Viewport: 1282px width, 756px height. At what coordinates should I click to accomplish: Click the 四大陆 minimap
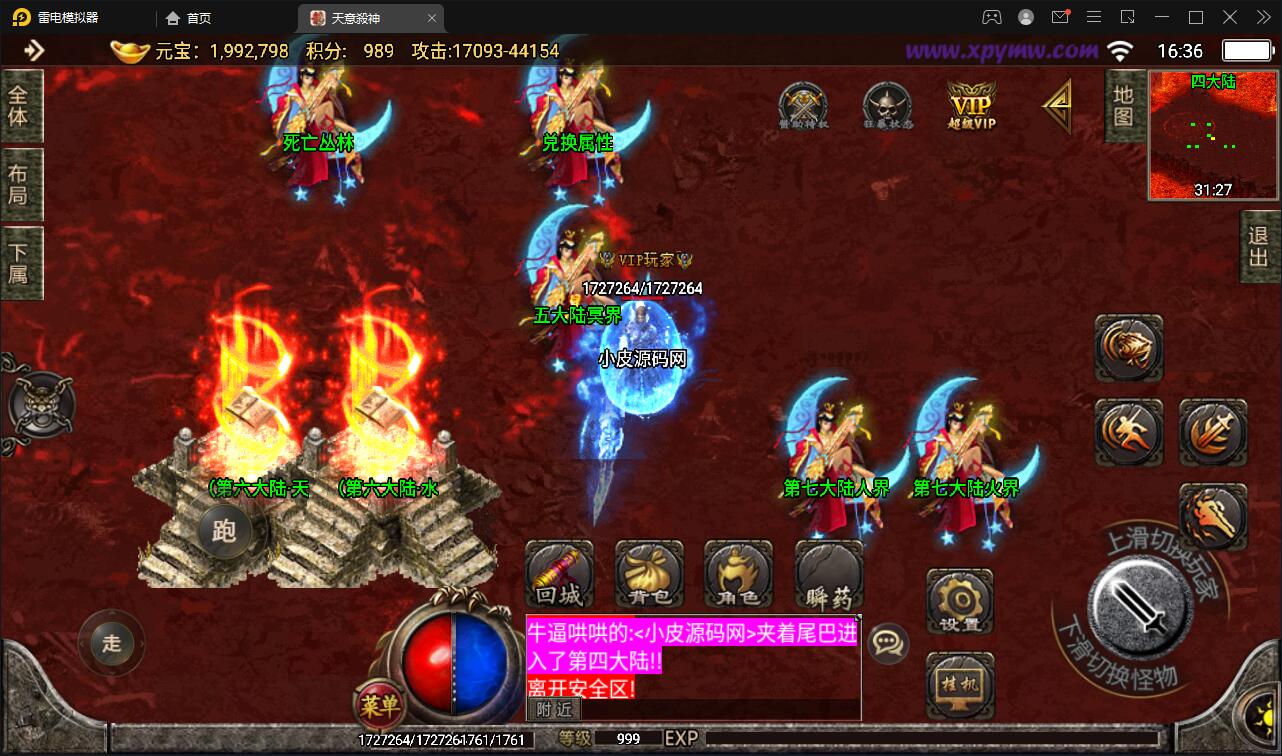click(1212, 130)
